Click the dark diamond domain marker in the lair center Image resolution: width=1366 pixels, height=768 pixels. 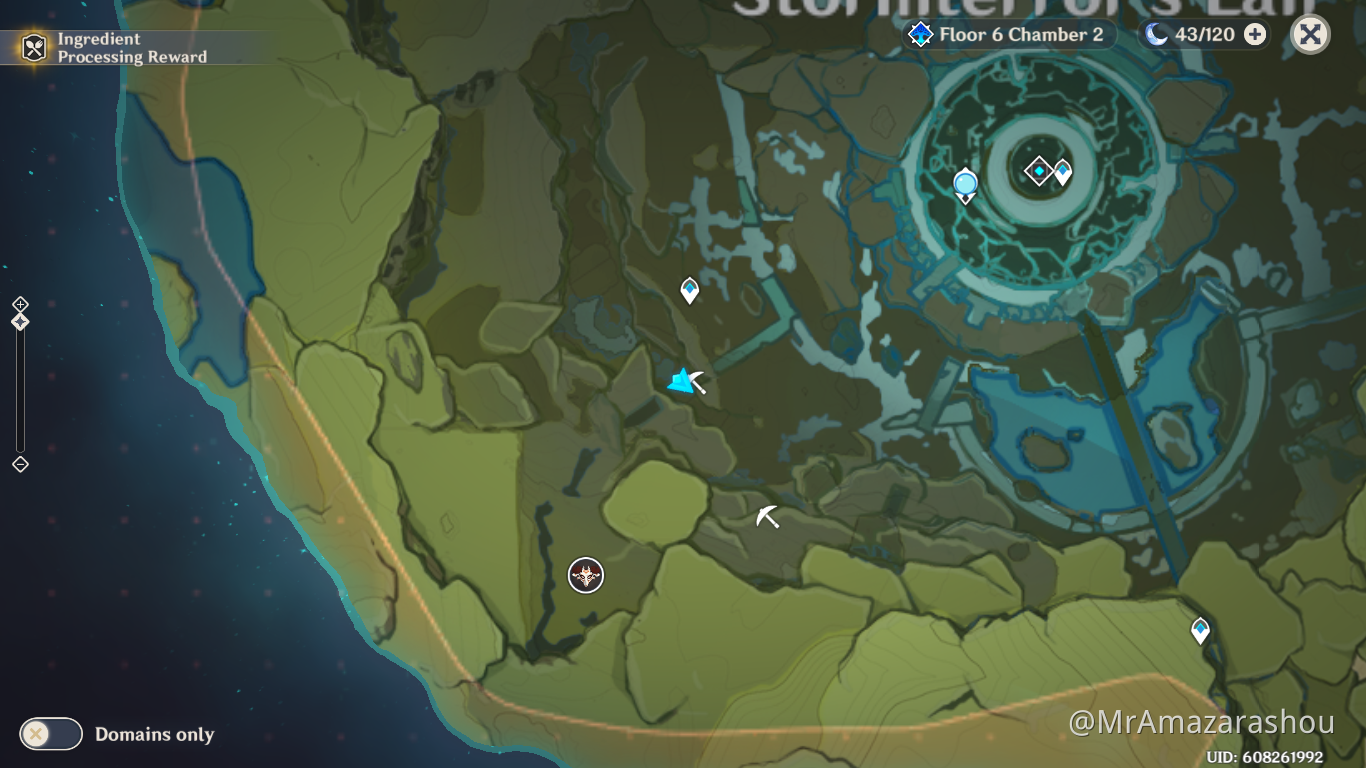click(1040, 170)
